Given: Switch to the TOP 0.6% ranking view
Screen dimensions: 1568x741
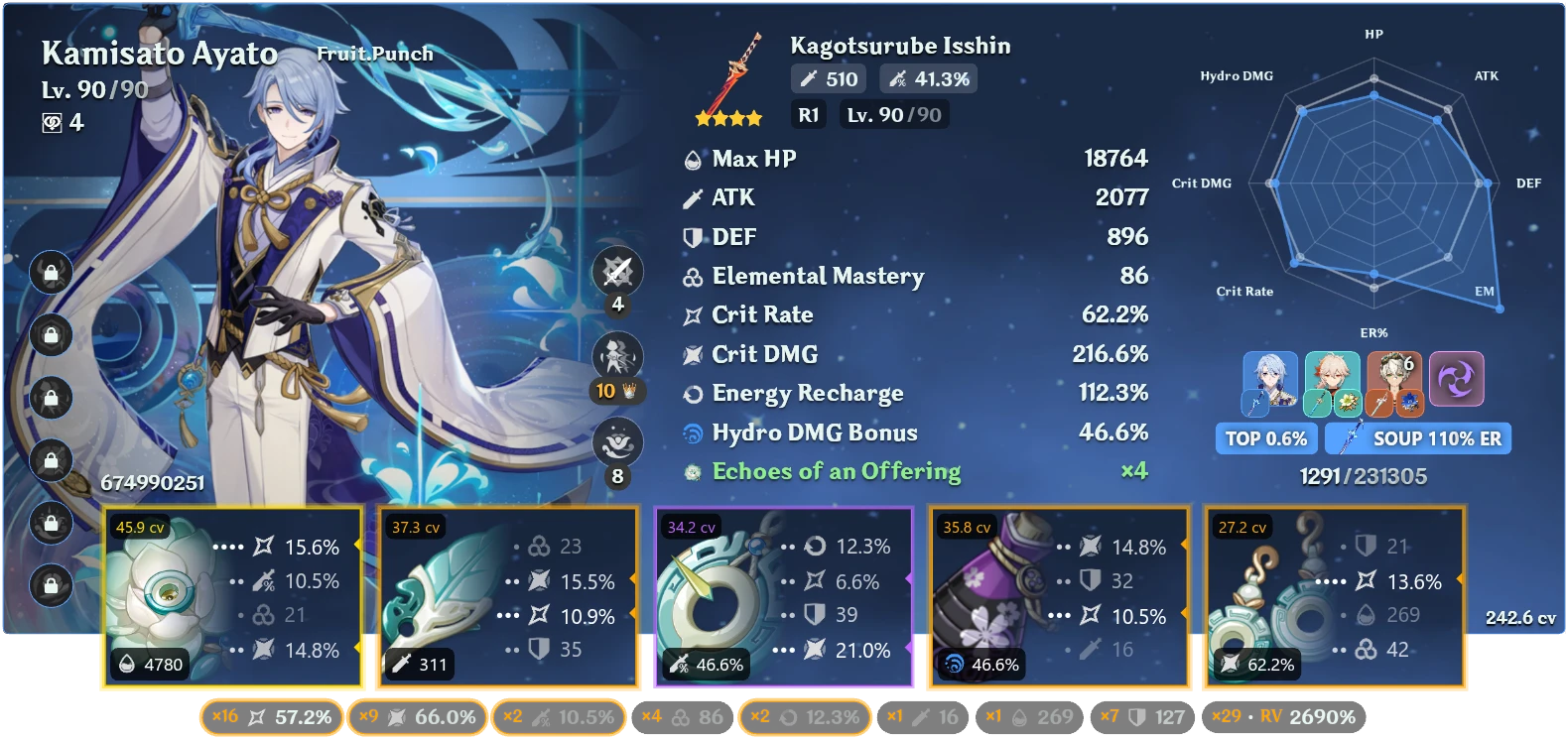Looking at the screenshot, I should pyautogui.click(x=1266, y=438).
